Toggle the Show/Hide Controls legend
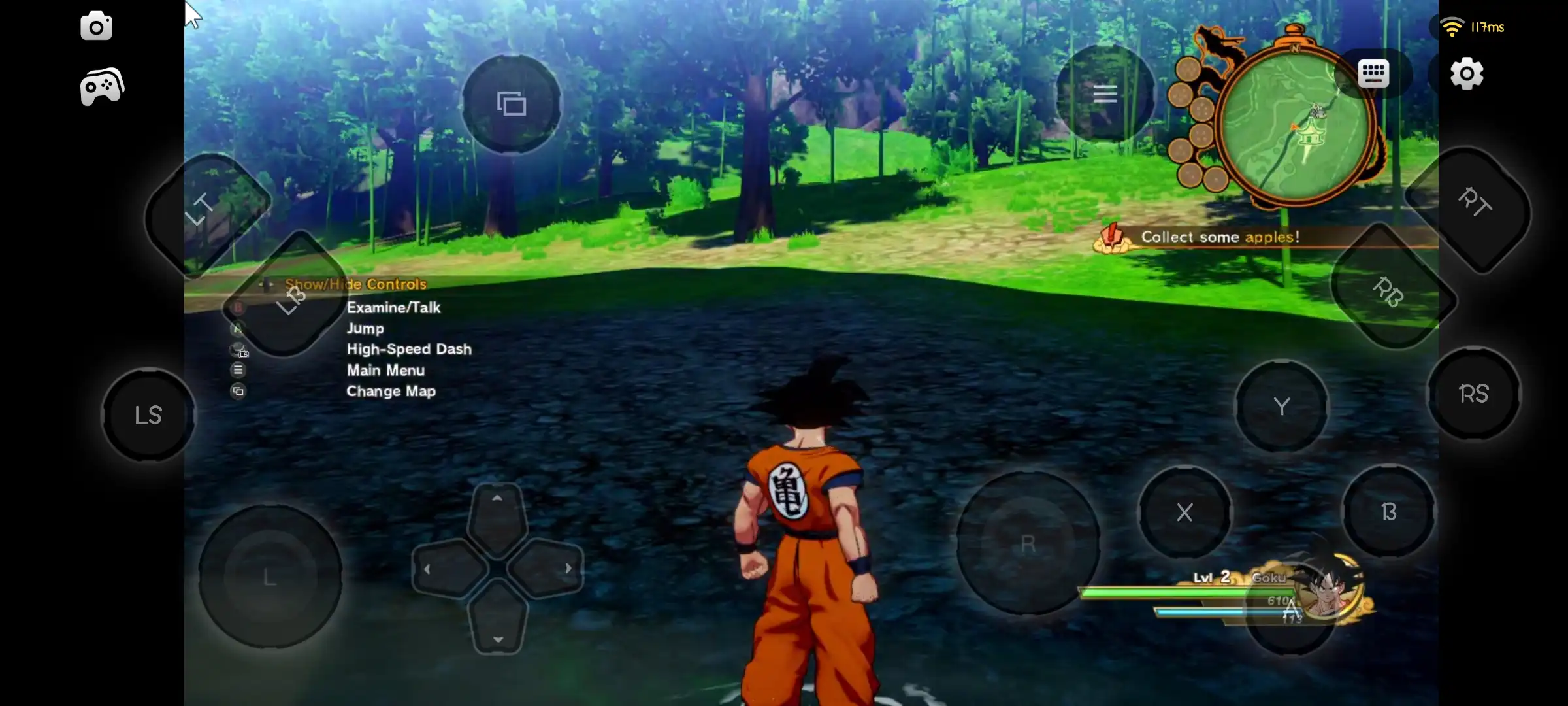The height and width of the screenshot is (706, 1568). pos(355,284)
